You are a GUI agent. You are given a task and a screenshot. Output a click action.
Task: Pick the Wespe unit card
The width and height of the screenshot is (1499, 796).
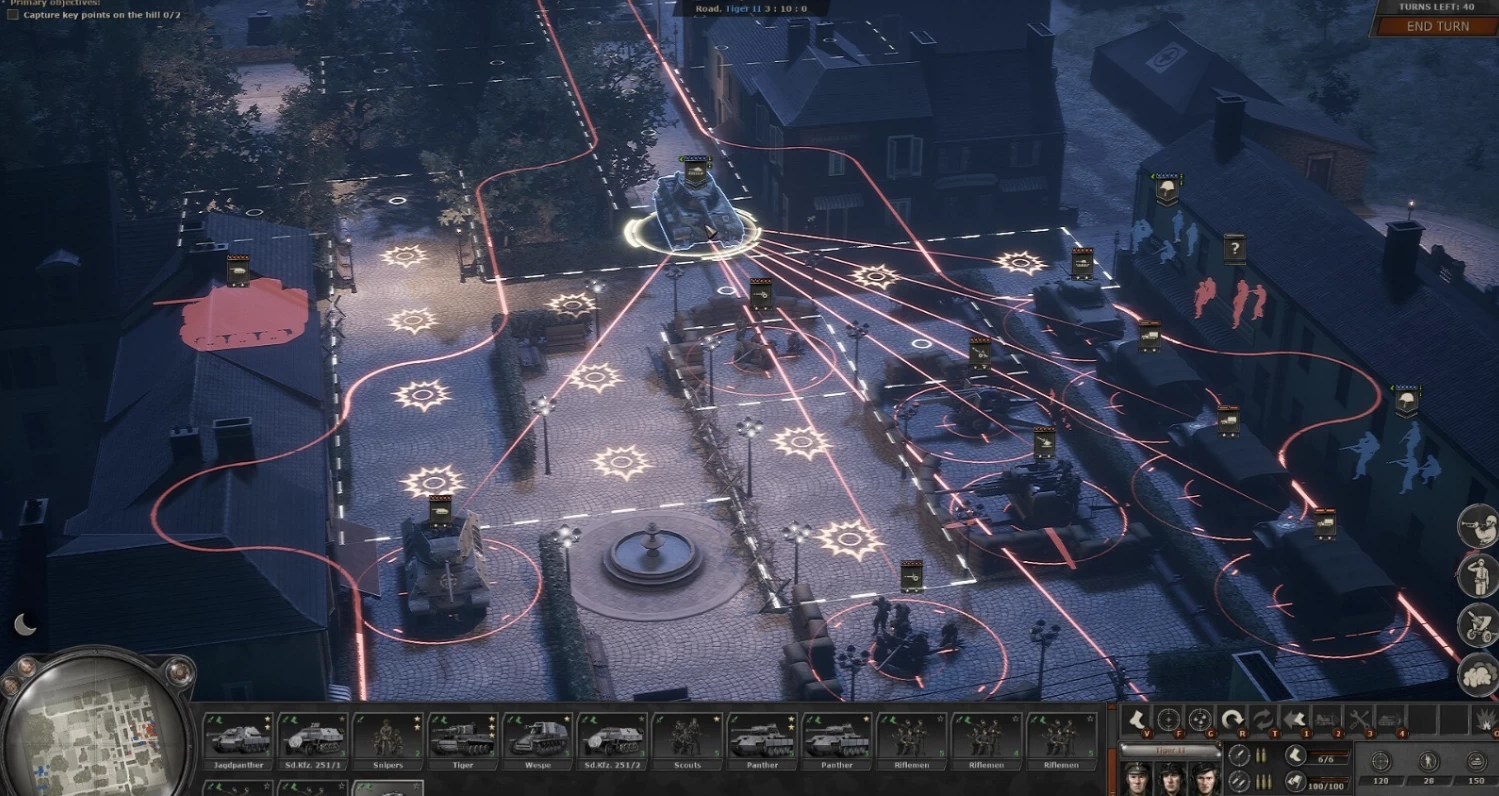(x=537, y=740)
